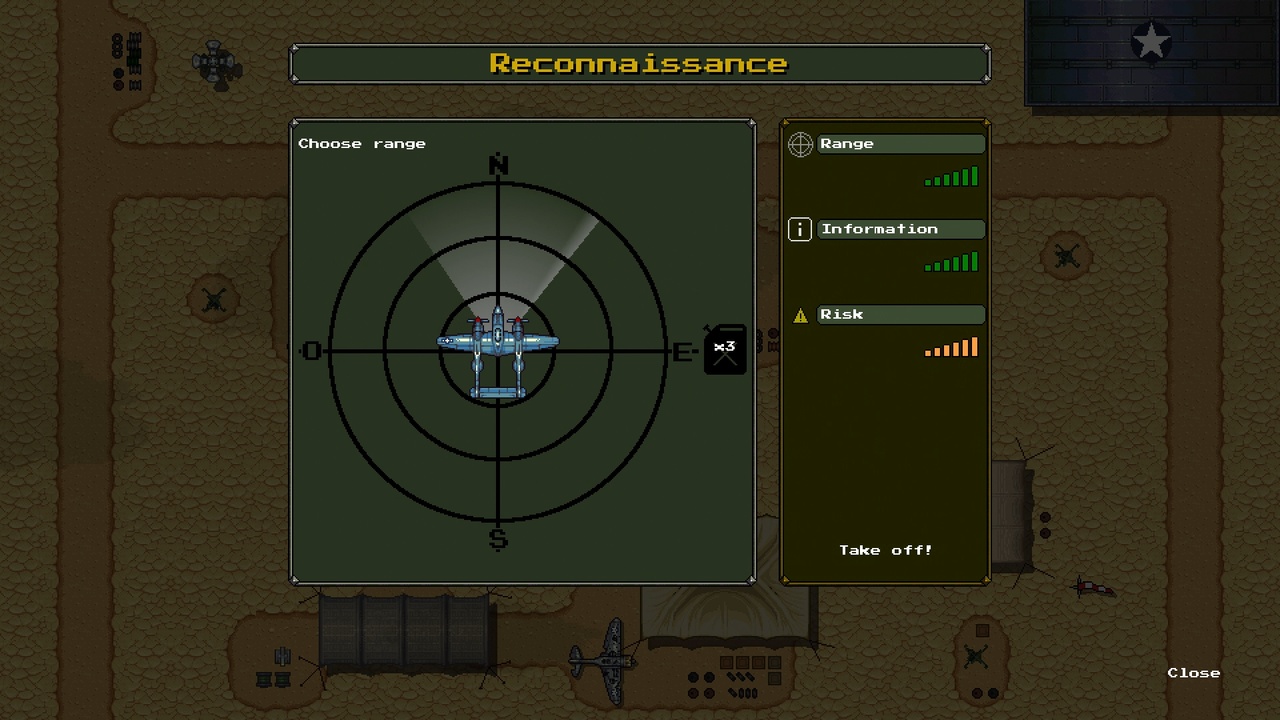Click the East compass marker

point(681,351)
